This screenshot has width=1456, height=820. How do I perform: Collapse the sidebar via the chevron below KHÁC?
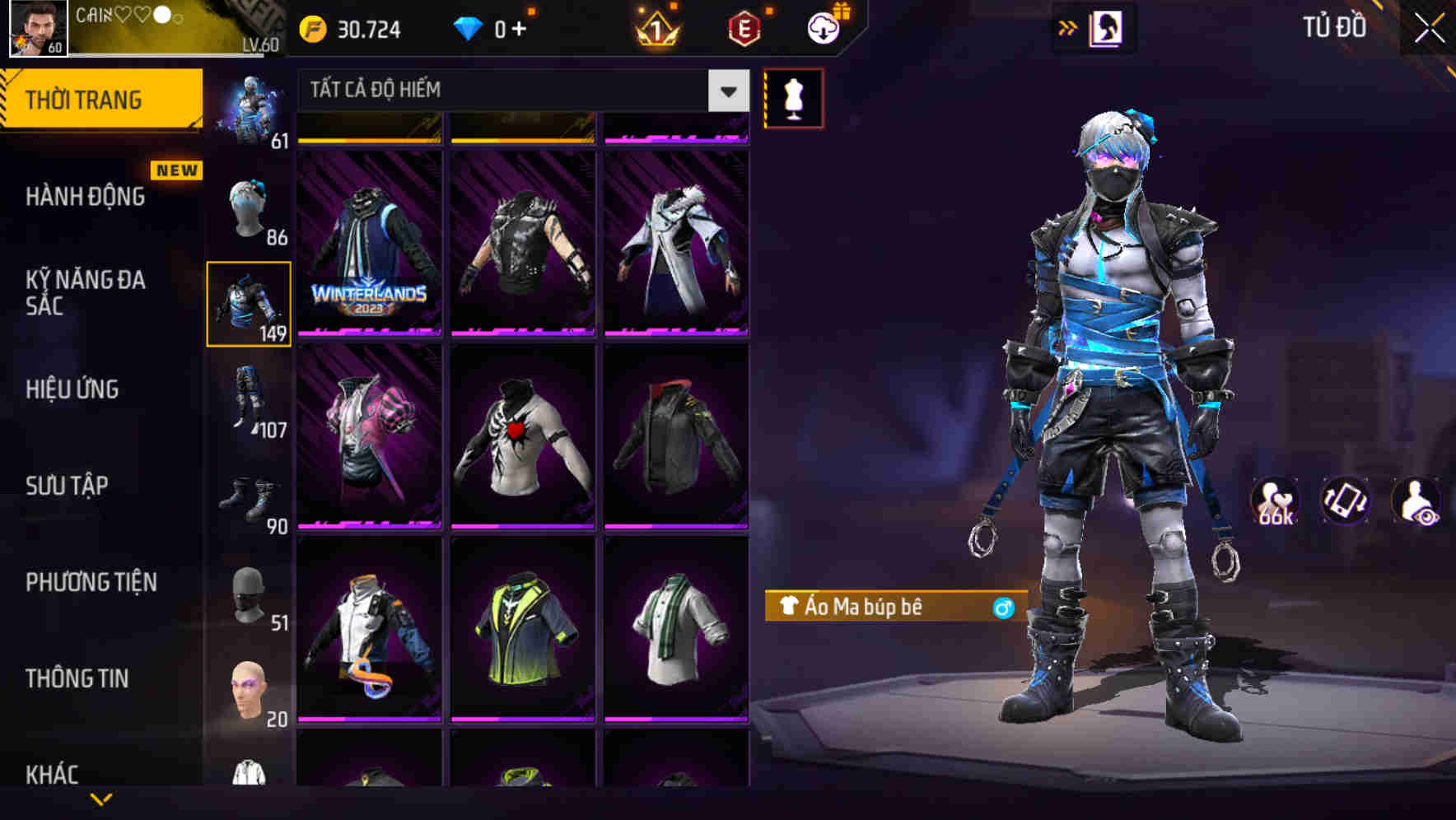point(100,800)
